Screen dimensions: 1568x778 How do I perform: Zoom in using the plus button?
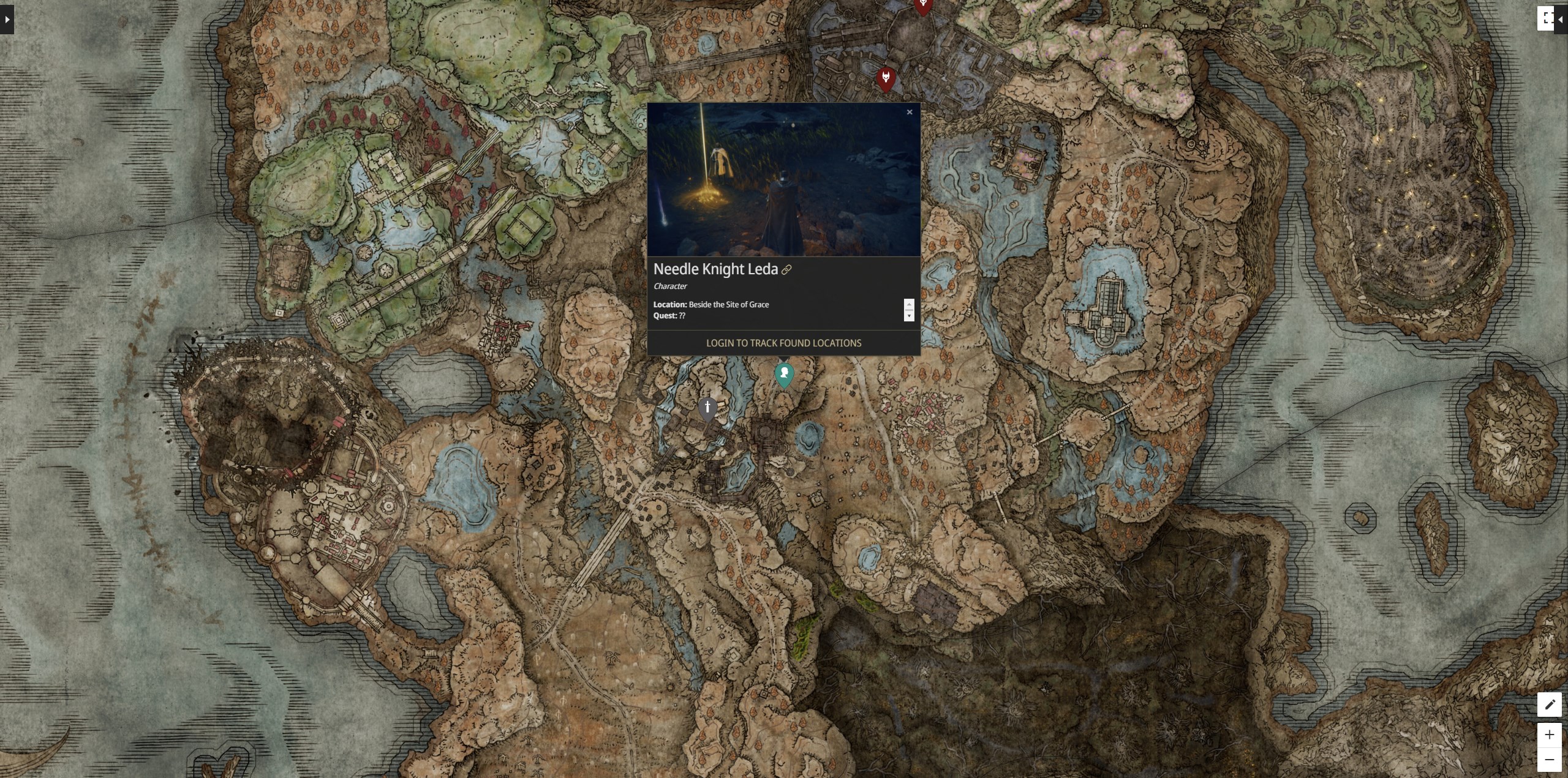(x=1551, y=735)
